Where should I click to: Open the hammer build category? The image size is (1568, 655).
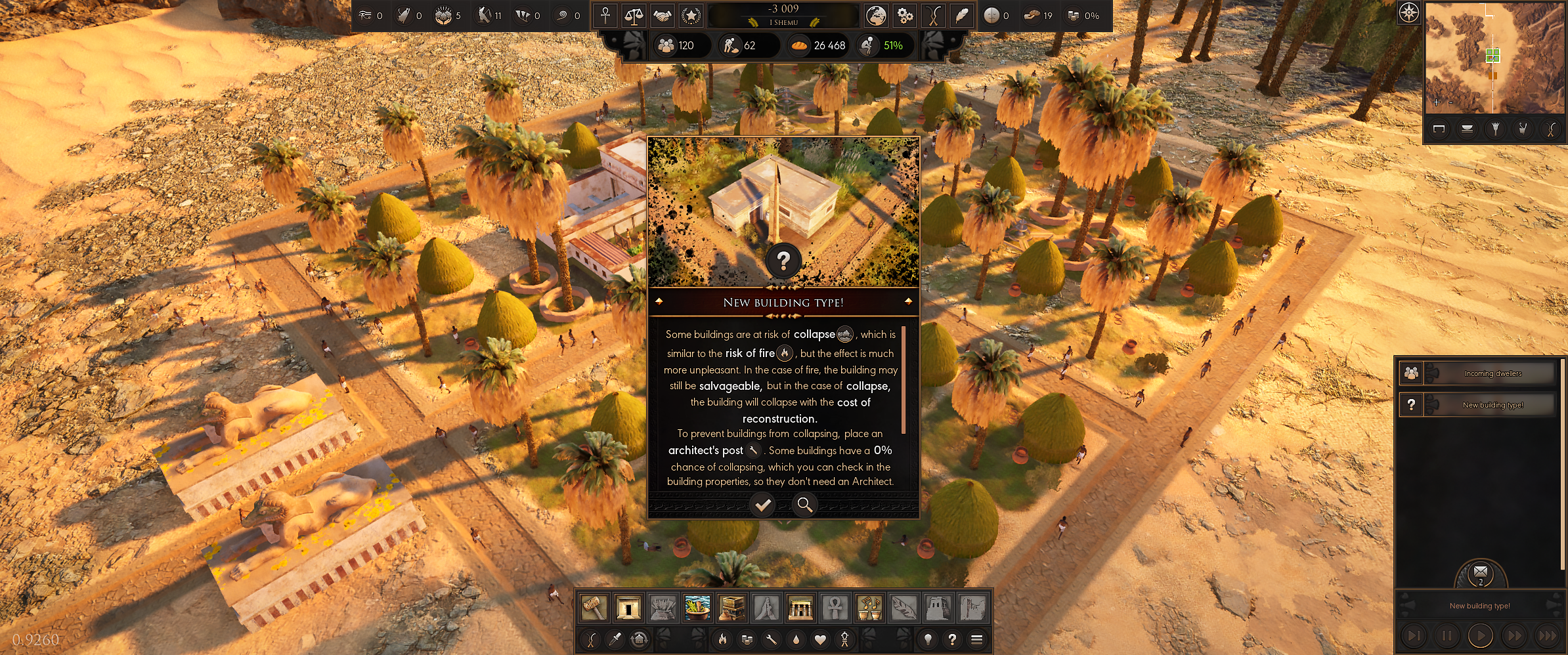(594, 608)
